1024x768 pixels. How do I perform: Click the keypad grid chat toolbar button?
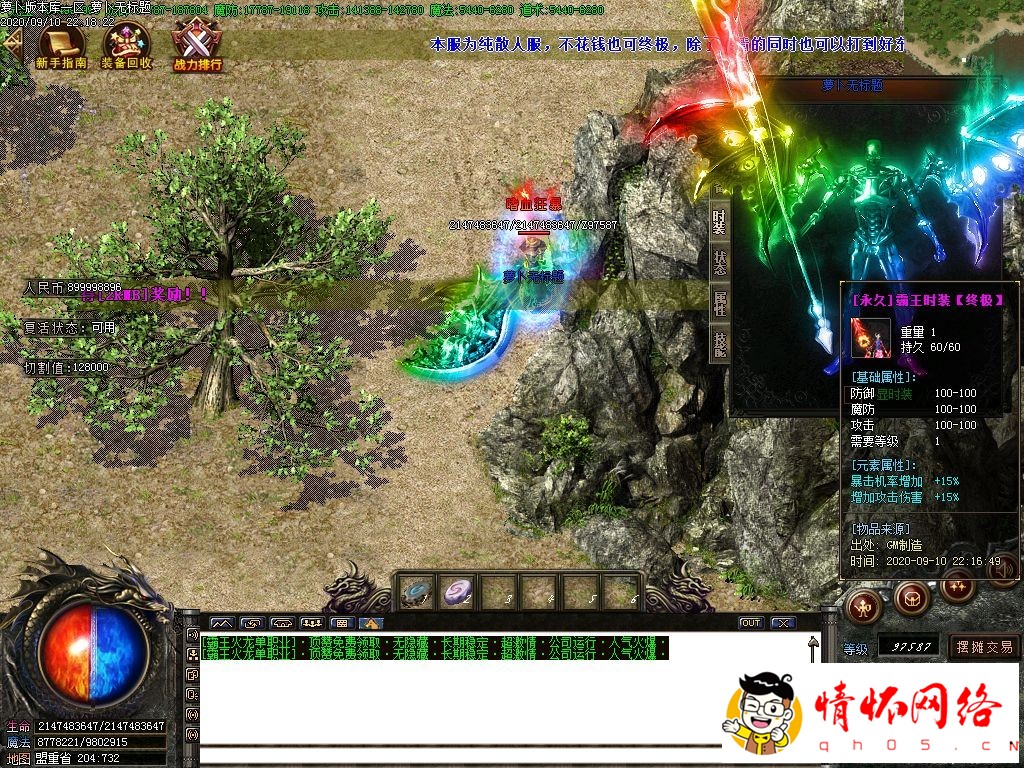340,623
